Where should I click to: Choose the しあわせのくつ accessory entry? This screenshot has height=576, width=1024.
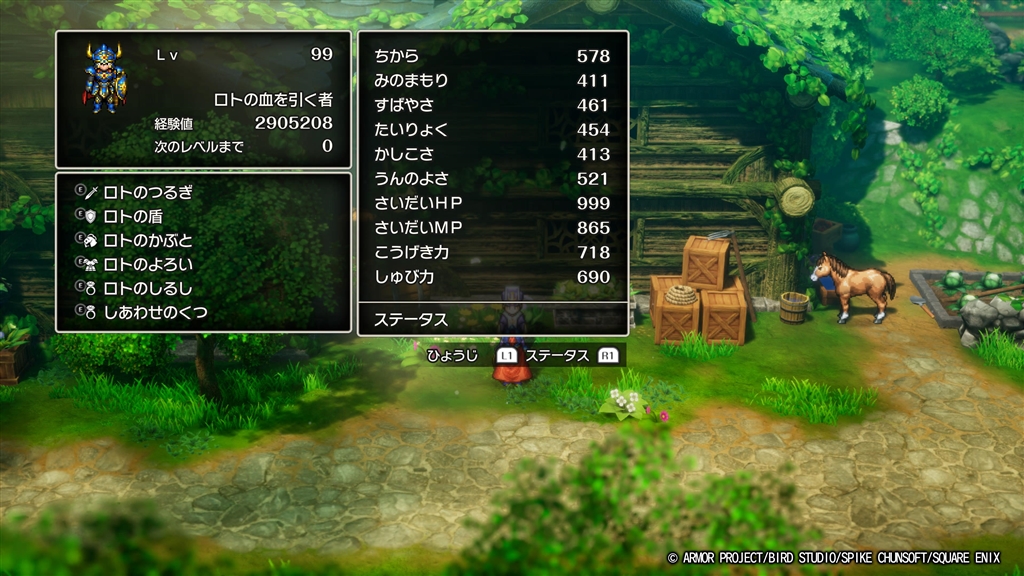tap(155, 313)
